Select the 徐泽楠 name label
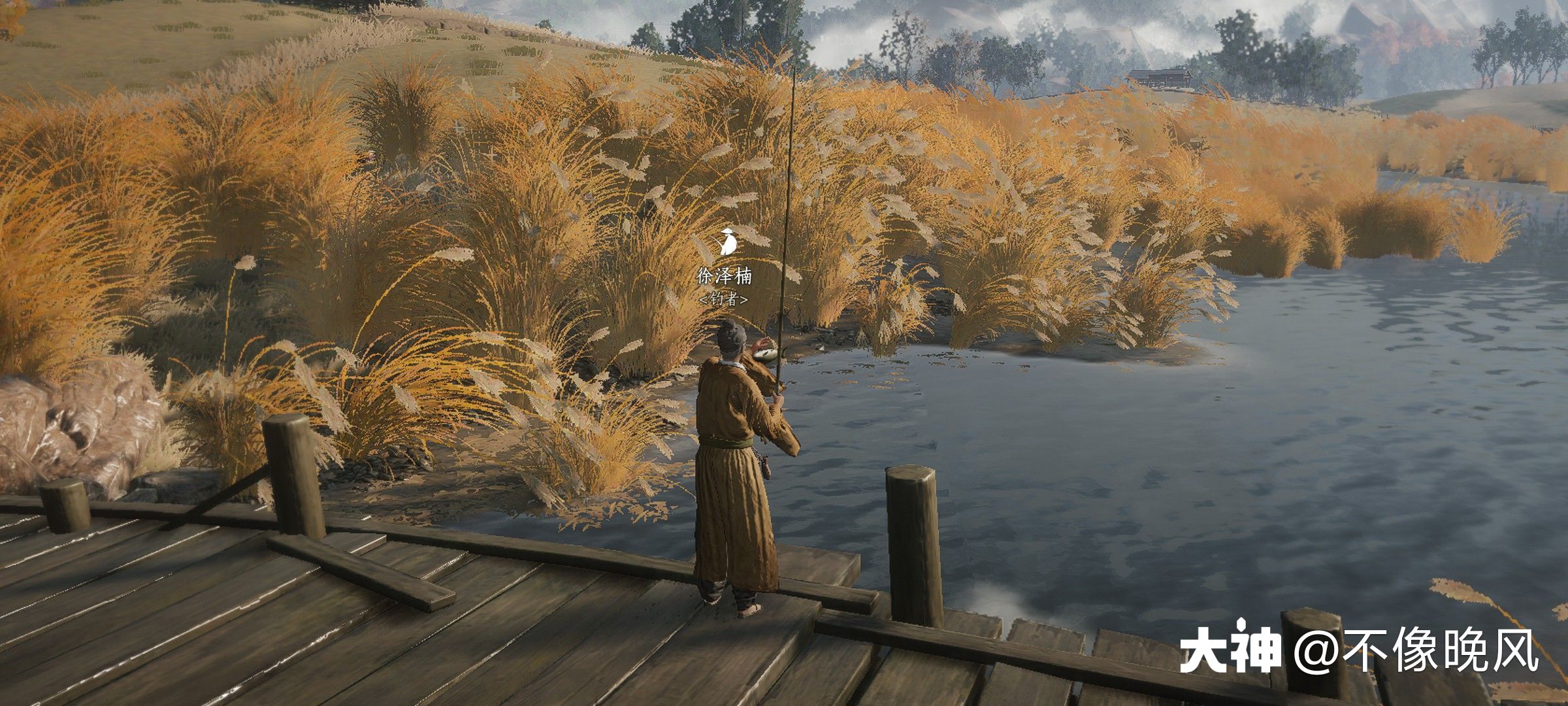1568x706 pixels. coord(724,277)
